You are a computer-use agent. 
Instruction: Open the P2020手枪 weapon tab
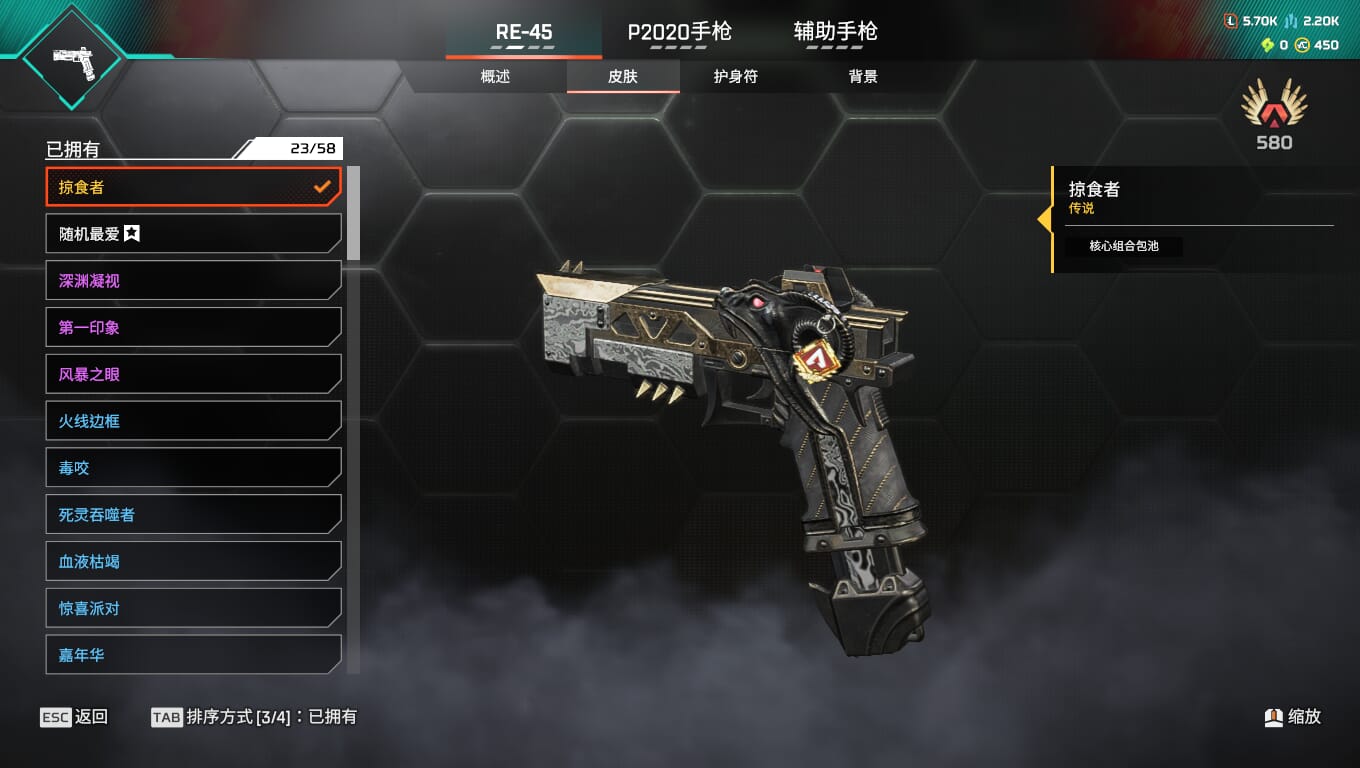(679, 32)
